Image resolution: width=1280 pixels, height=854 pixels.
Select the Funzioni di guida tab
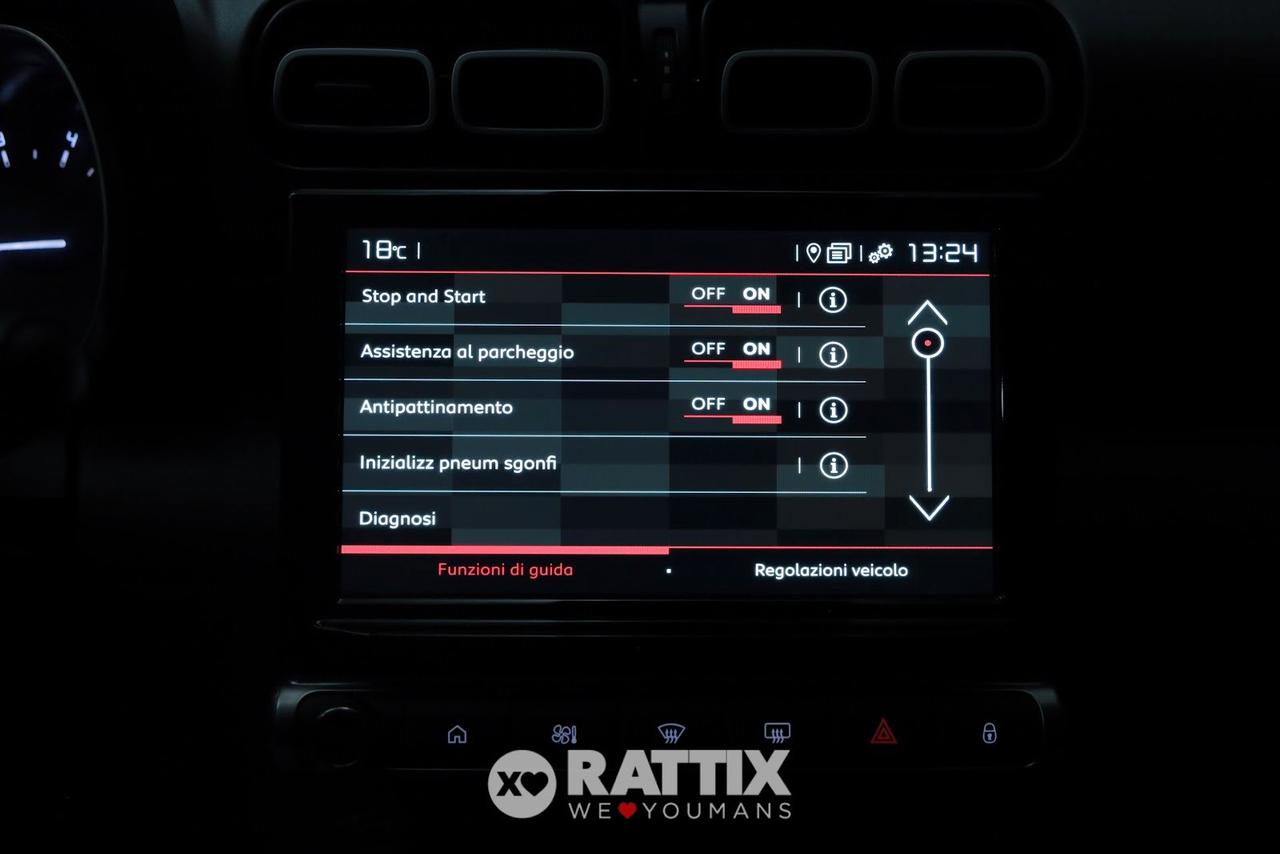[505, 570]
